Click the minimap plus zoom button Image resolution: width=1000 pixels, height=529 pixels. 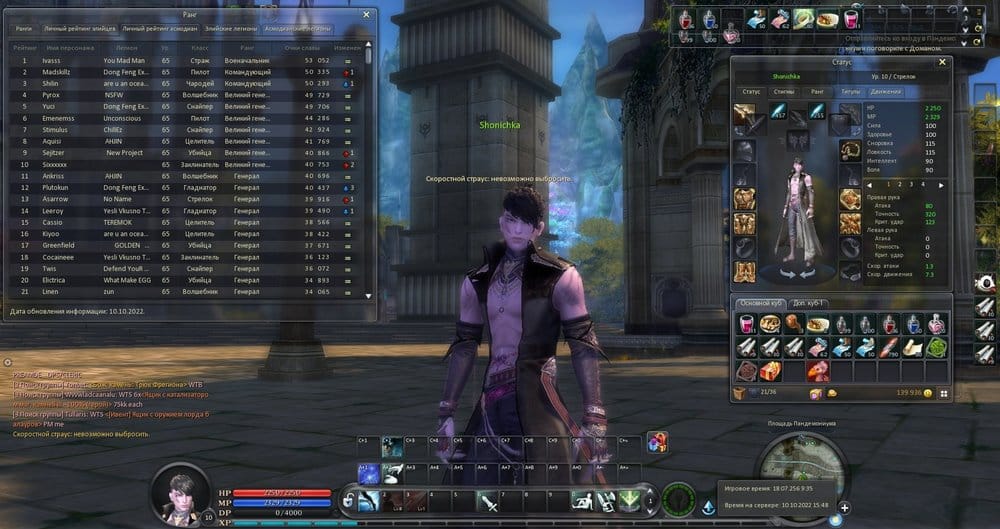point(844,508)
